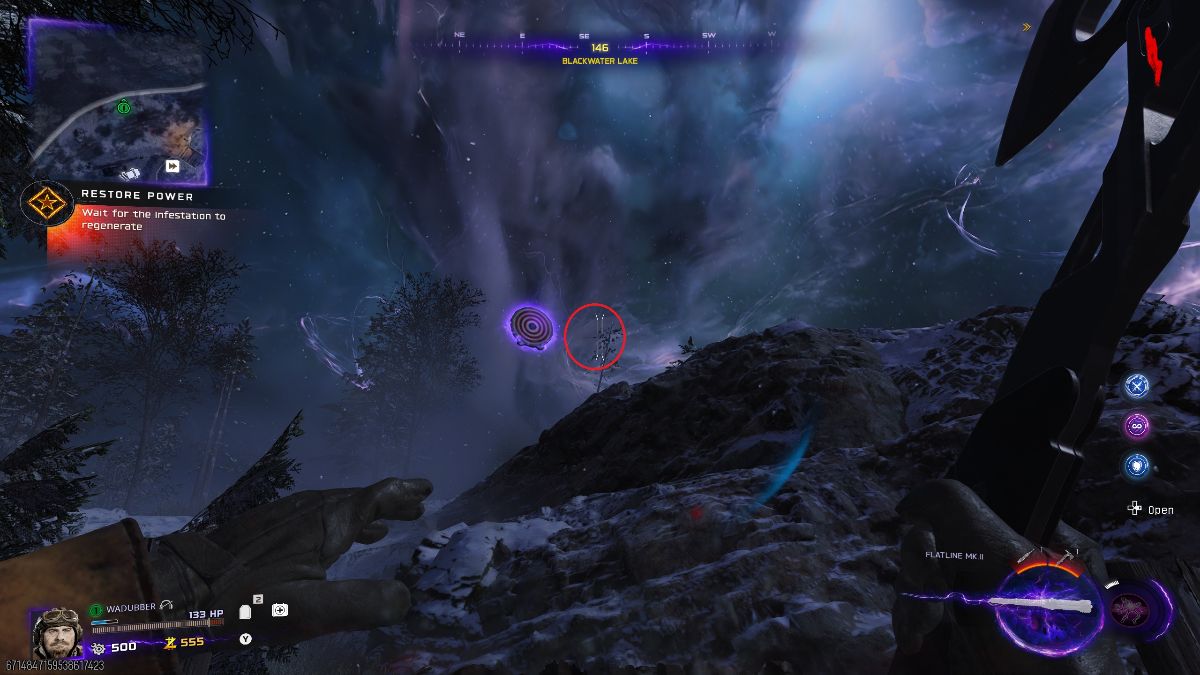Click the gold star objective emblem

(44, 205)
